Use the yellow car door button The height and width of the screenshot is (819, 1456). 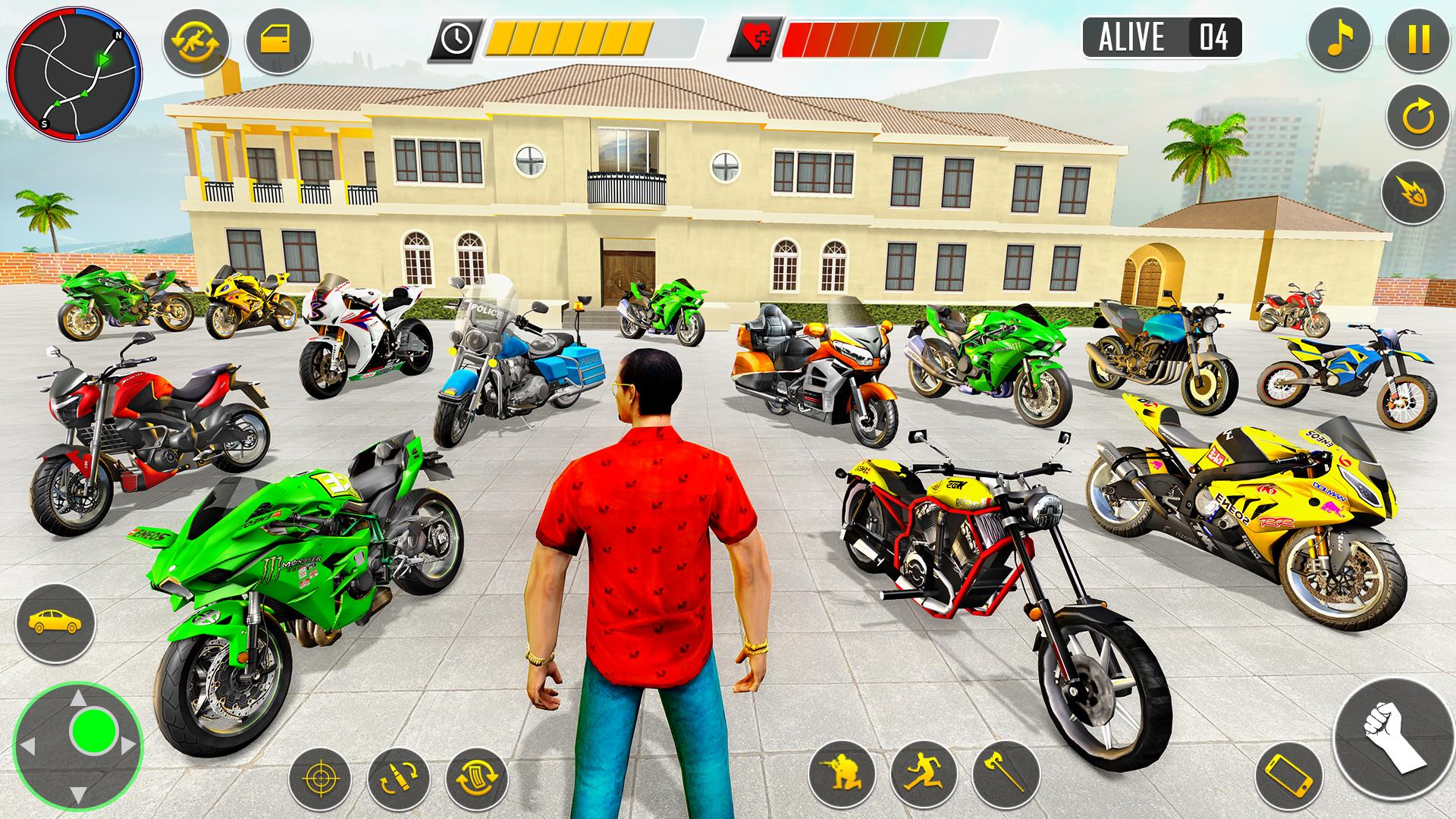(x=278, y=41)
